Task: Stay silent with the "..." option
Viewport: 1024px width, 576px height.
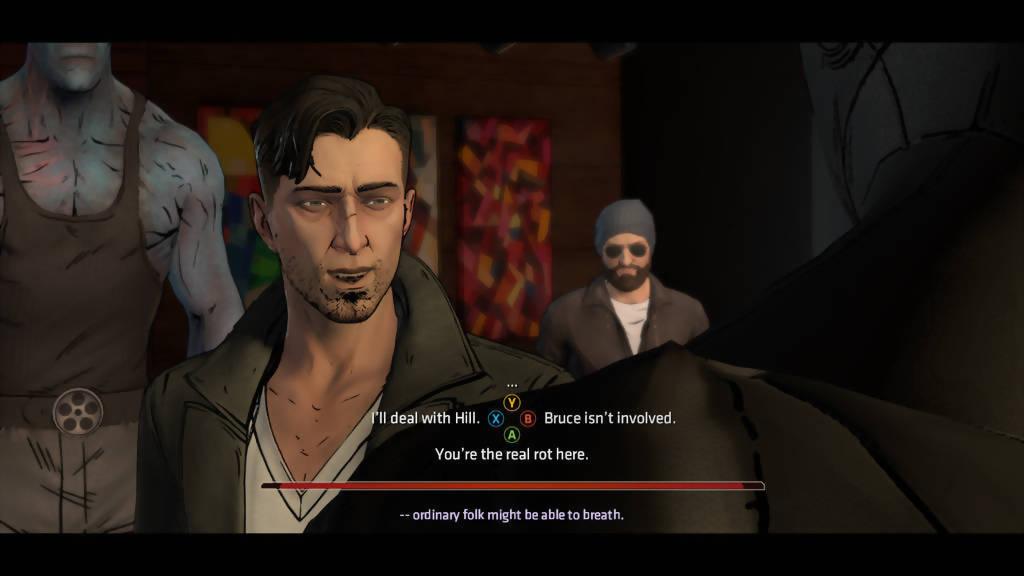Action: [x=512, y=385]
